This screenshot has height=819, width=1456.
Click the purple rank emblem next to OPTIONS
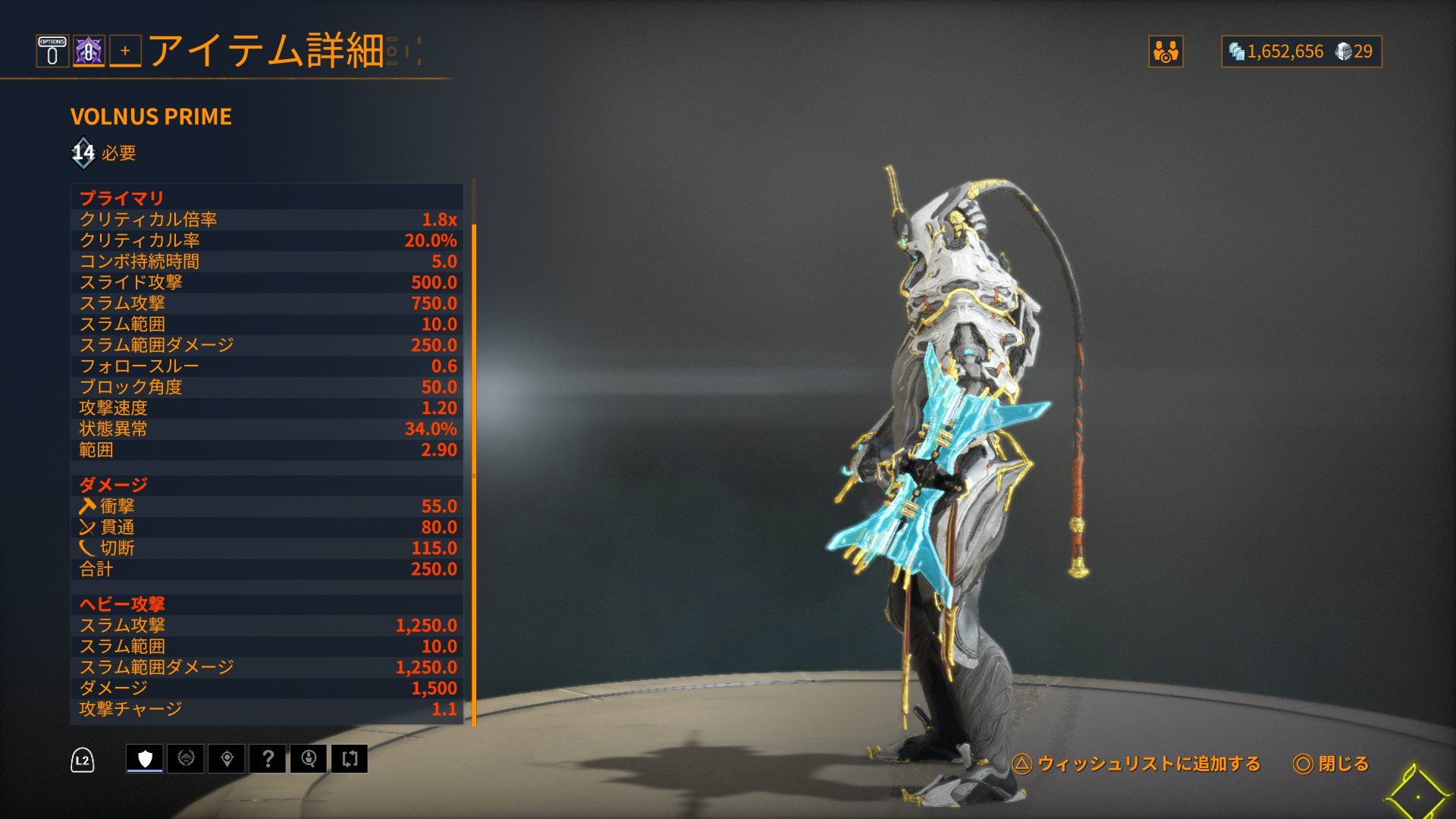tap(88, 52)
